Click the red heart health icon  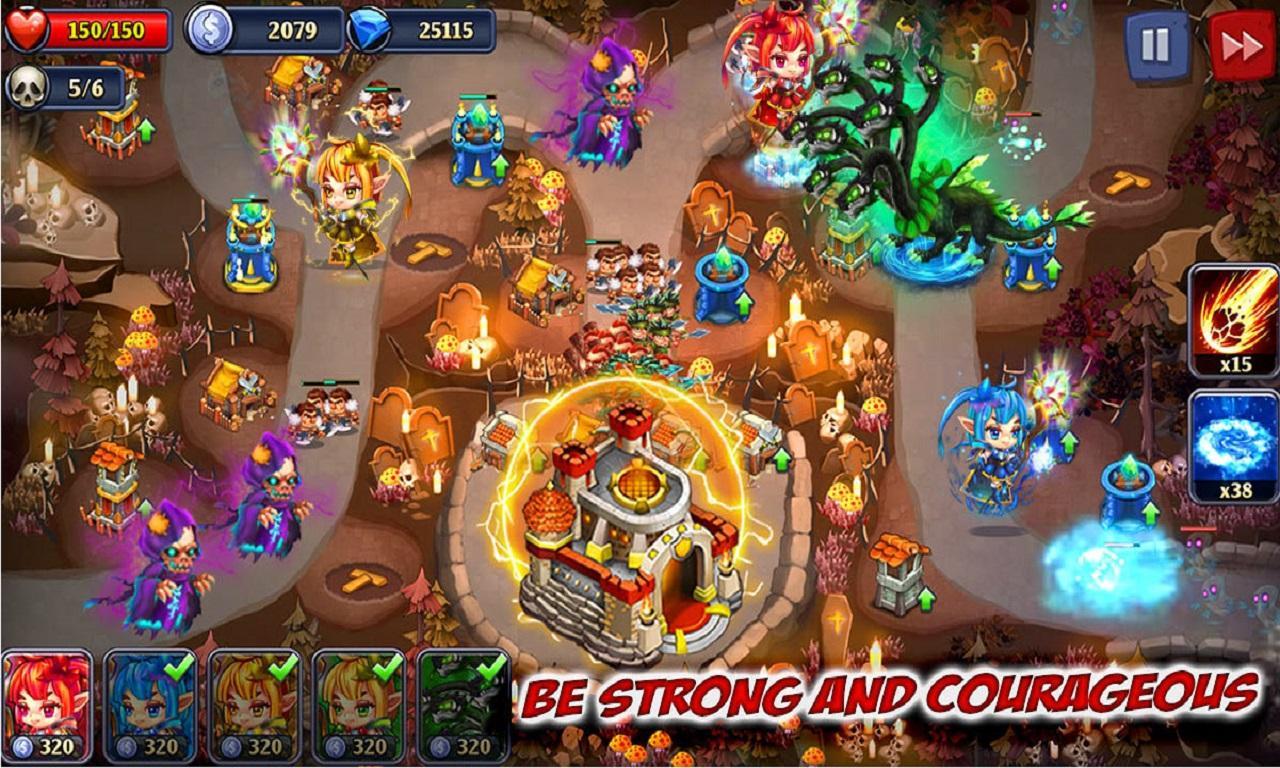coord(27,30)
